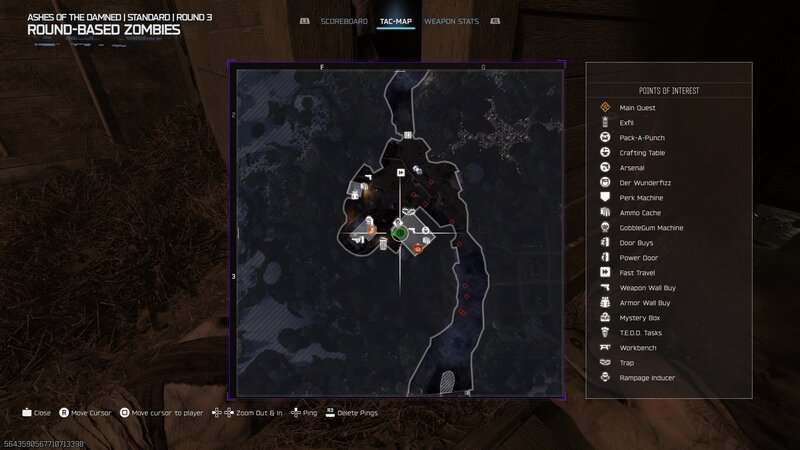Click the fast travel marker on the map

401,171
